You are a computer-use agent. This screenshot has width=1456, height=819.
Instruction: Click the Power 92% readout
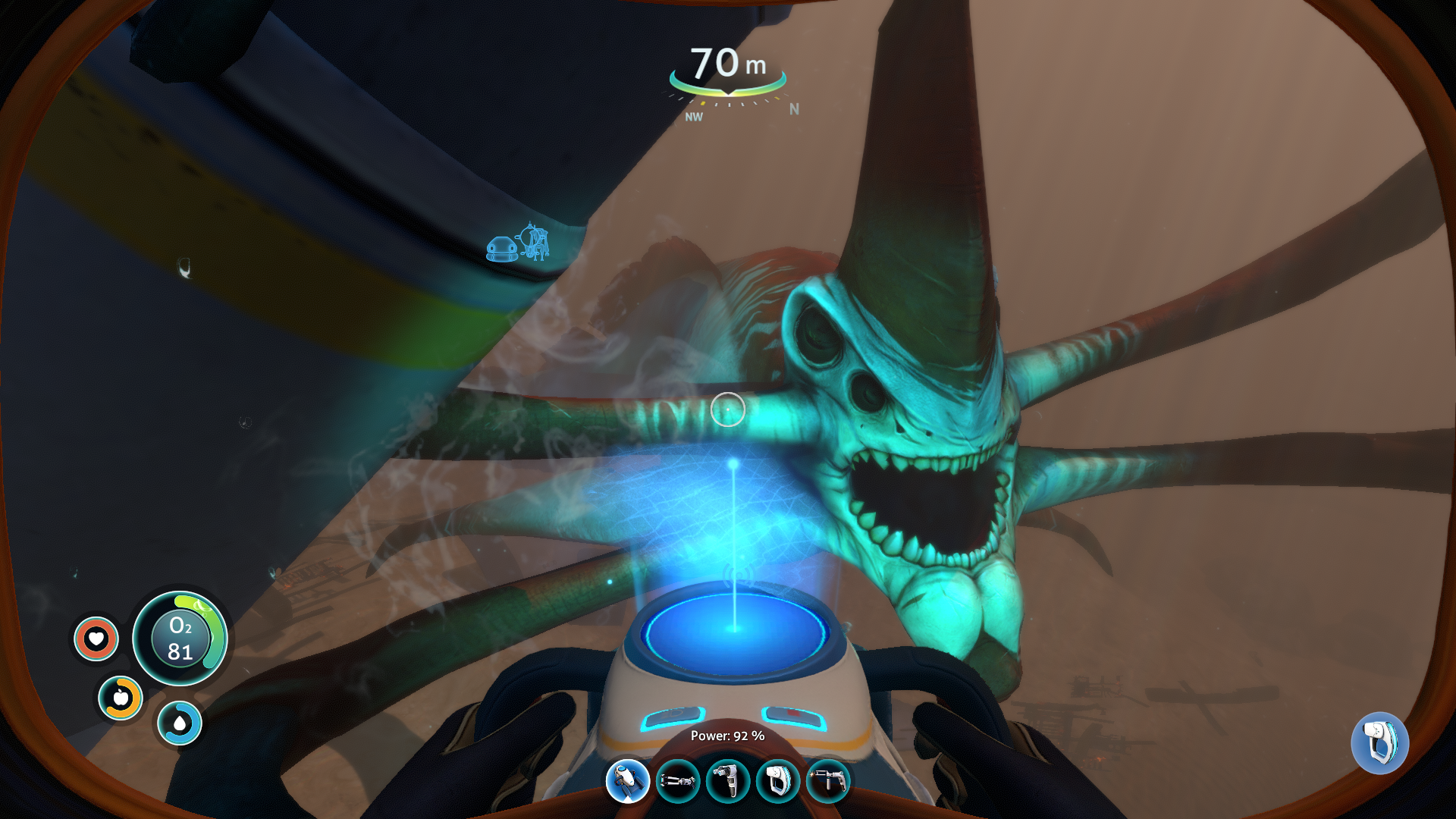pos(726,735)
